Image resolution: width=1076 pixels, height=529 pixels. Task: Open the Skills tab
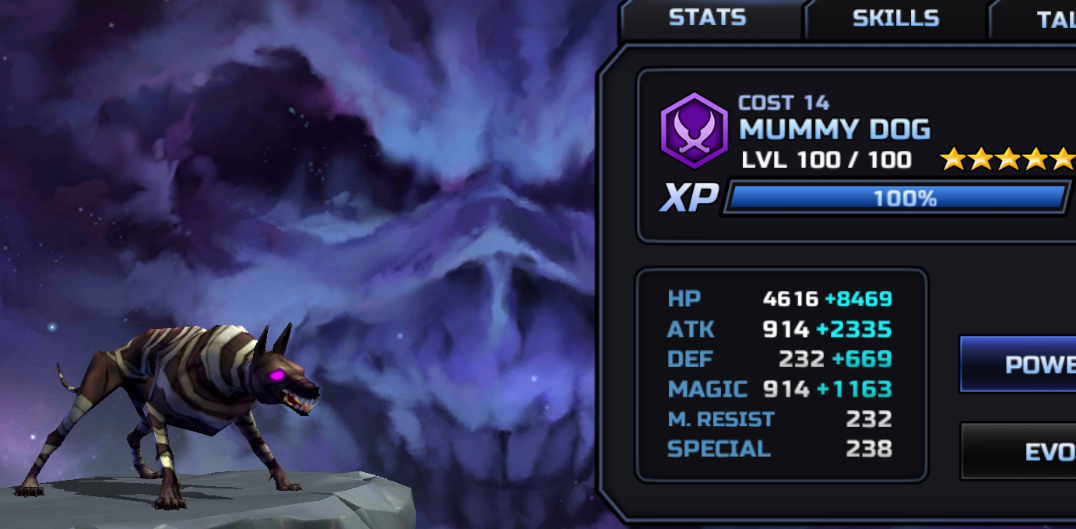click(x=895, y=18)
